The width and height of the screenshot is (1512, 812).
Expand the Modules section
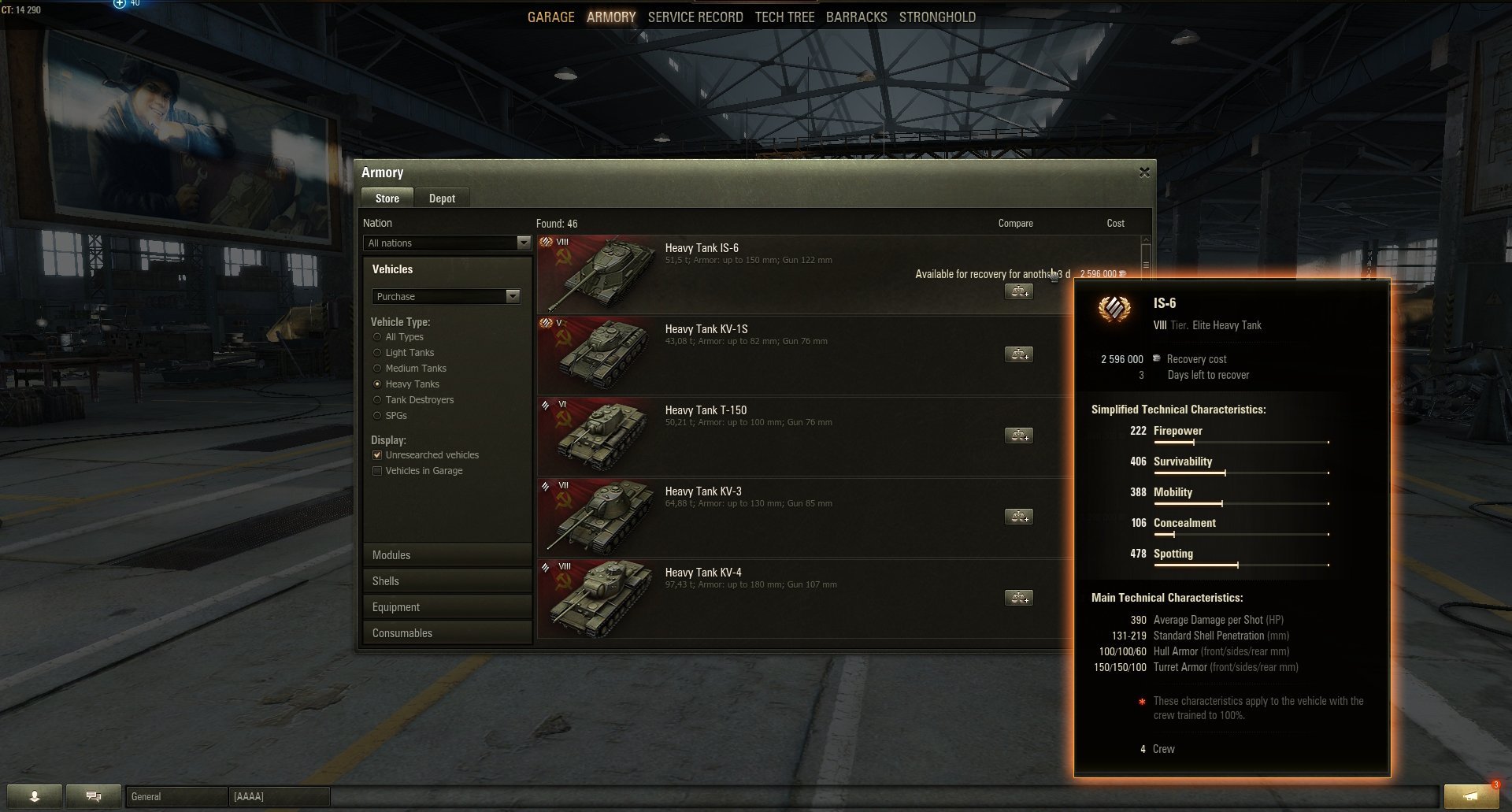[x=447, y=555]
